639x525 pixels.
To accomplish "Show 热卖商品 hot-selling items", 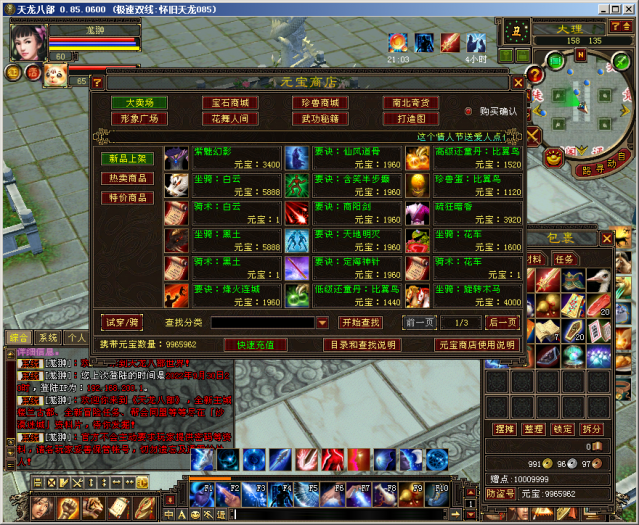I will tap(127, 178).
